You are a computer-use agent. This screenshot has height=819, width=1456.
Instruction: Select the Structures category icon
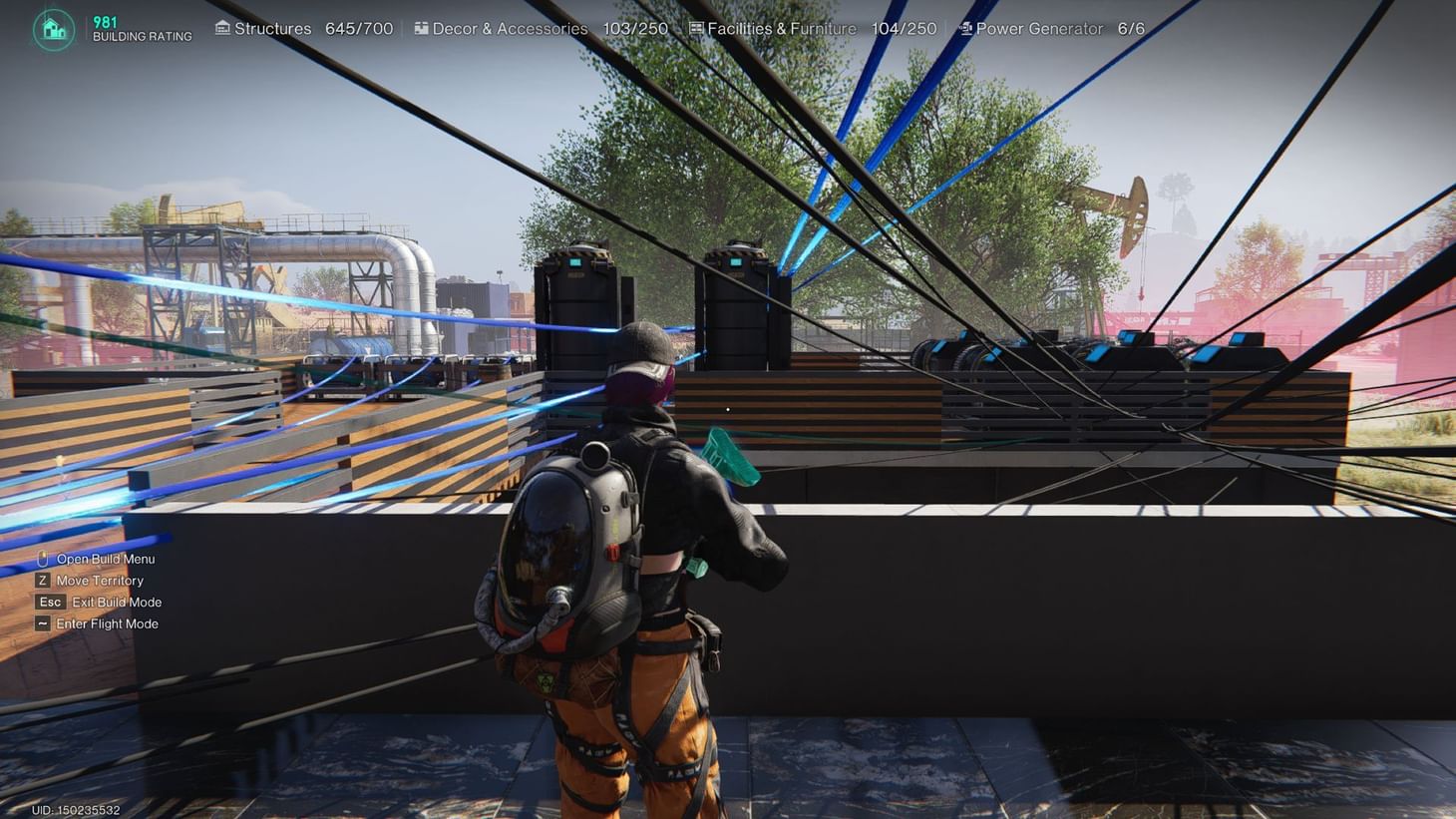click(220, 28)
